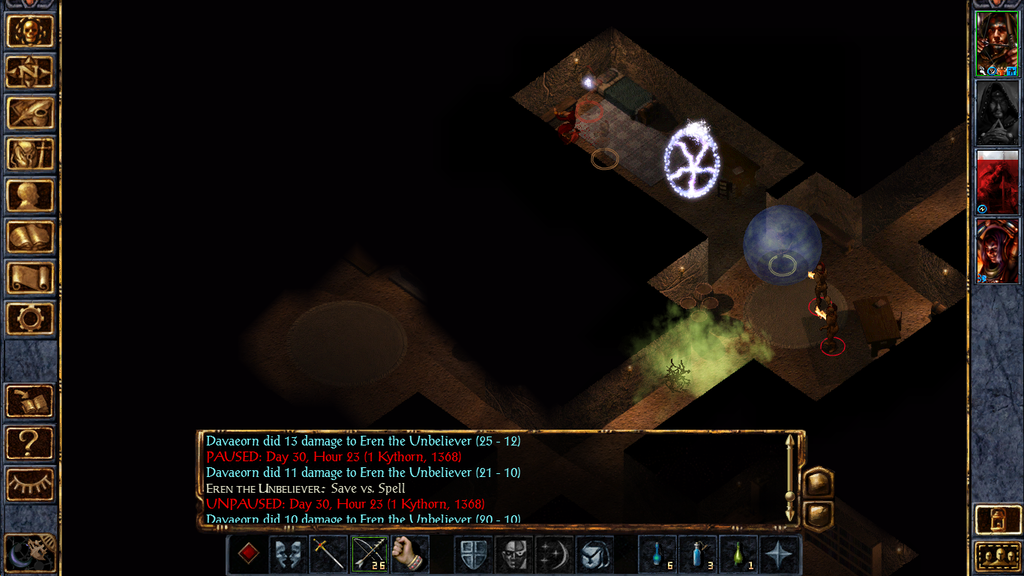Viewport: 1024px width, 576px height.
Task: Open the inventory screen
Action: 30,154
